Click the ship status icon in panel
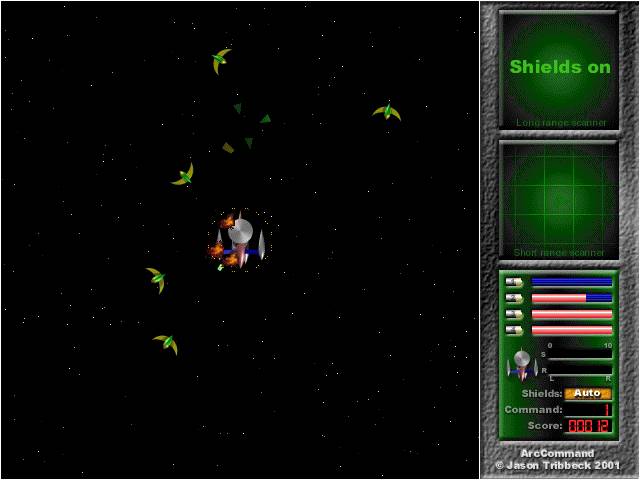 pyautogui.click(x=520, y=364)
